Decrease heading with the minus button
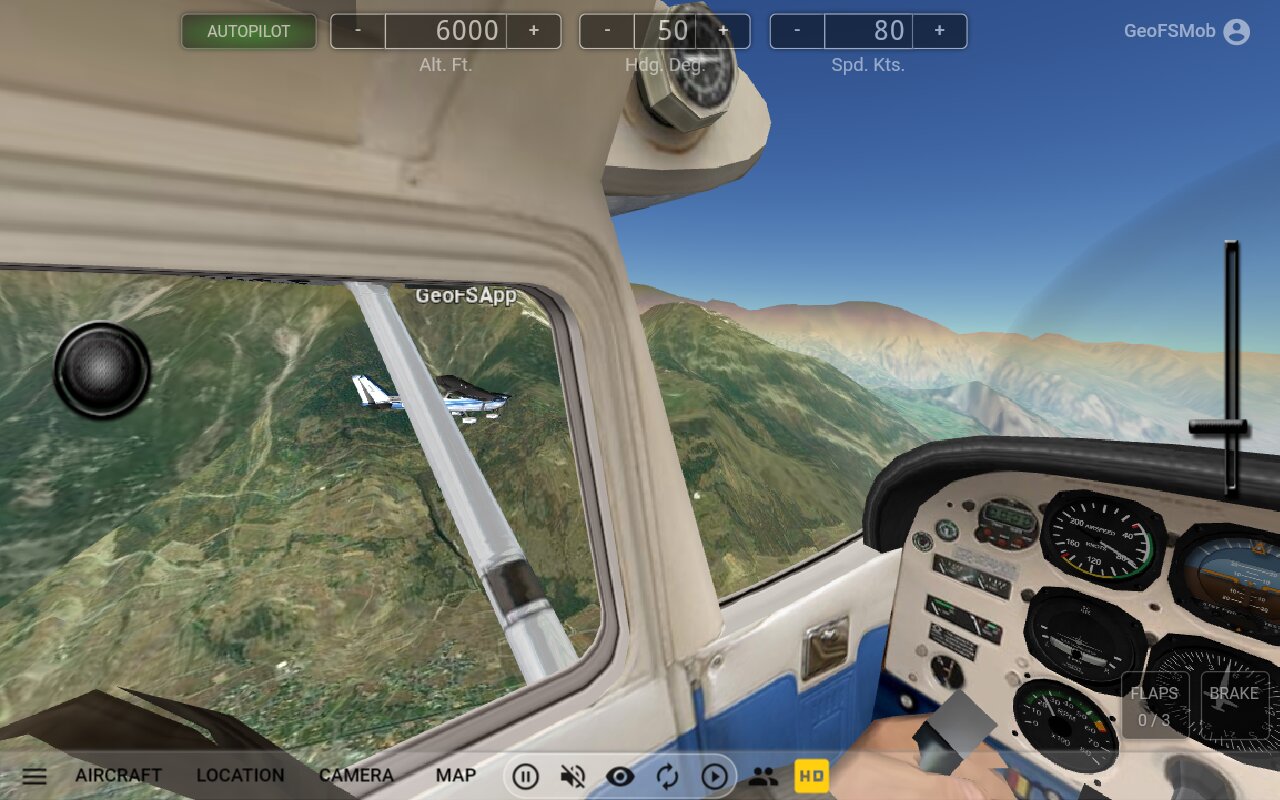 click(x=606, y=31)
